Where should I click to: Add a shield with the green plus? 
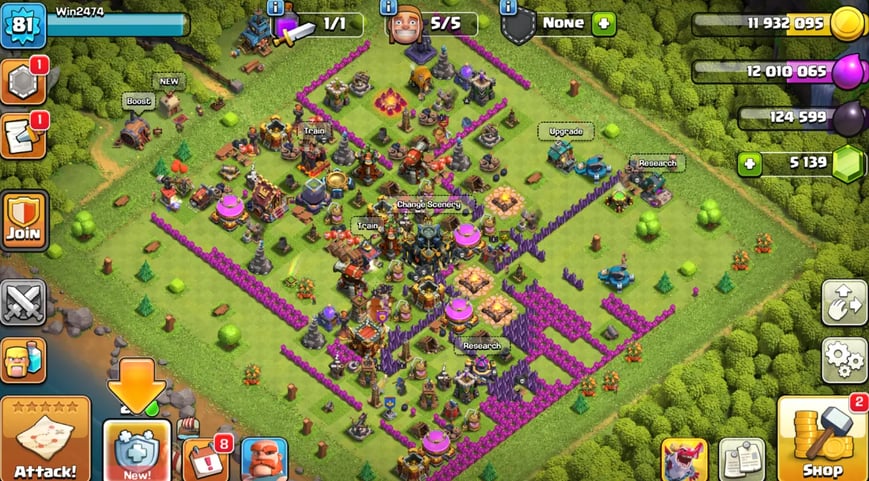coord(603,23)
